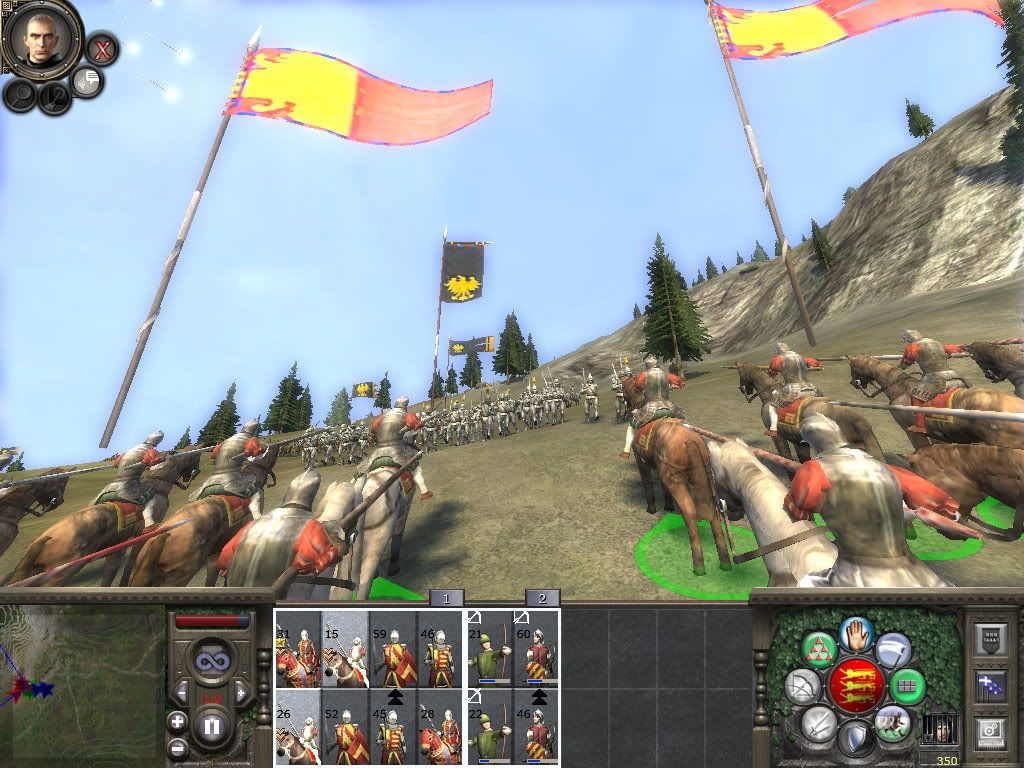Select the unit card with 59 soldiers
This screenshot has width=1024, height=768.
(392, 649)
